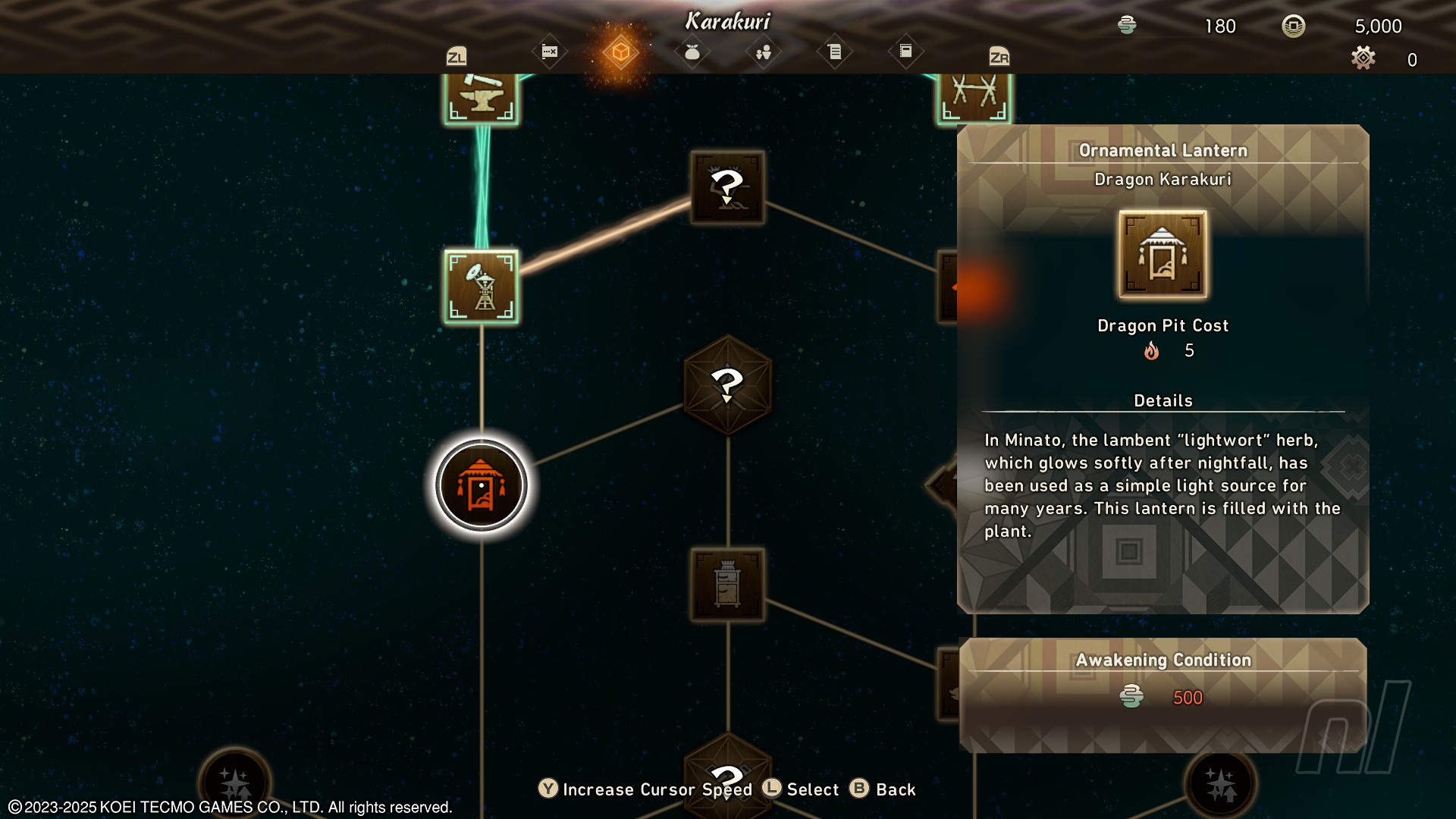
Task: Open the notebook journal tab
Action: pos(905,52)
